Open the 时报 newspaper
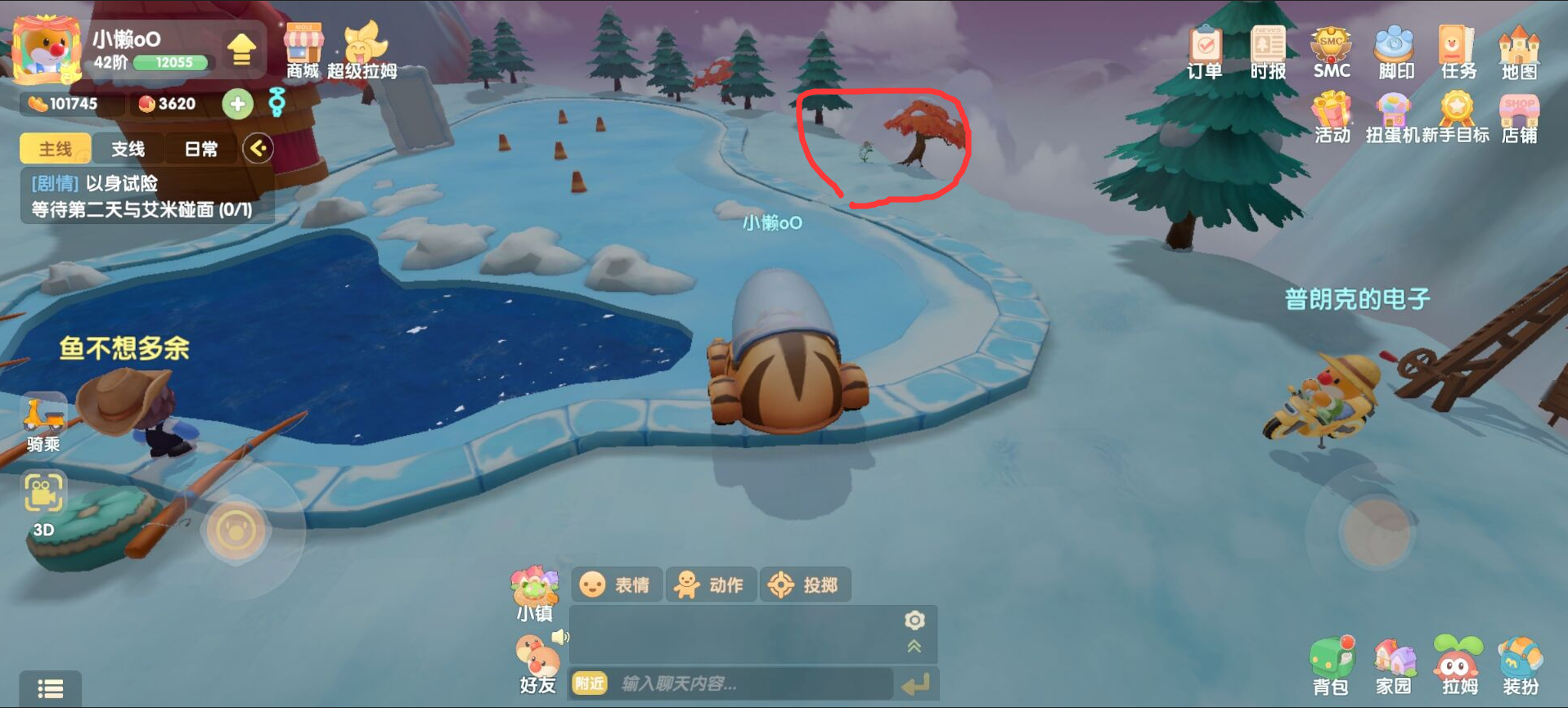The height and width of the screenshot is (708, 1568). [1268, 52]
